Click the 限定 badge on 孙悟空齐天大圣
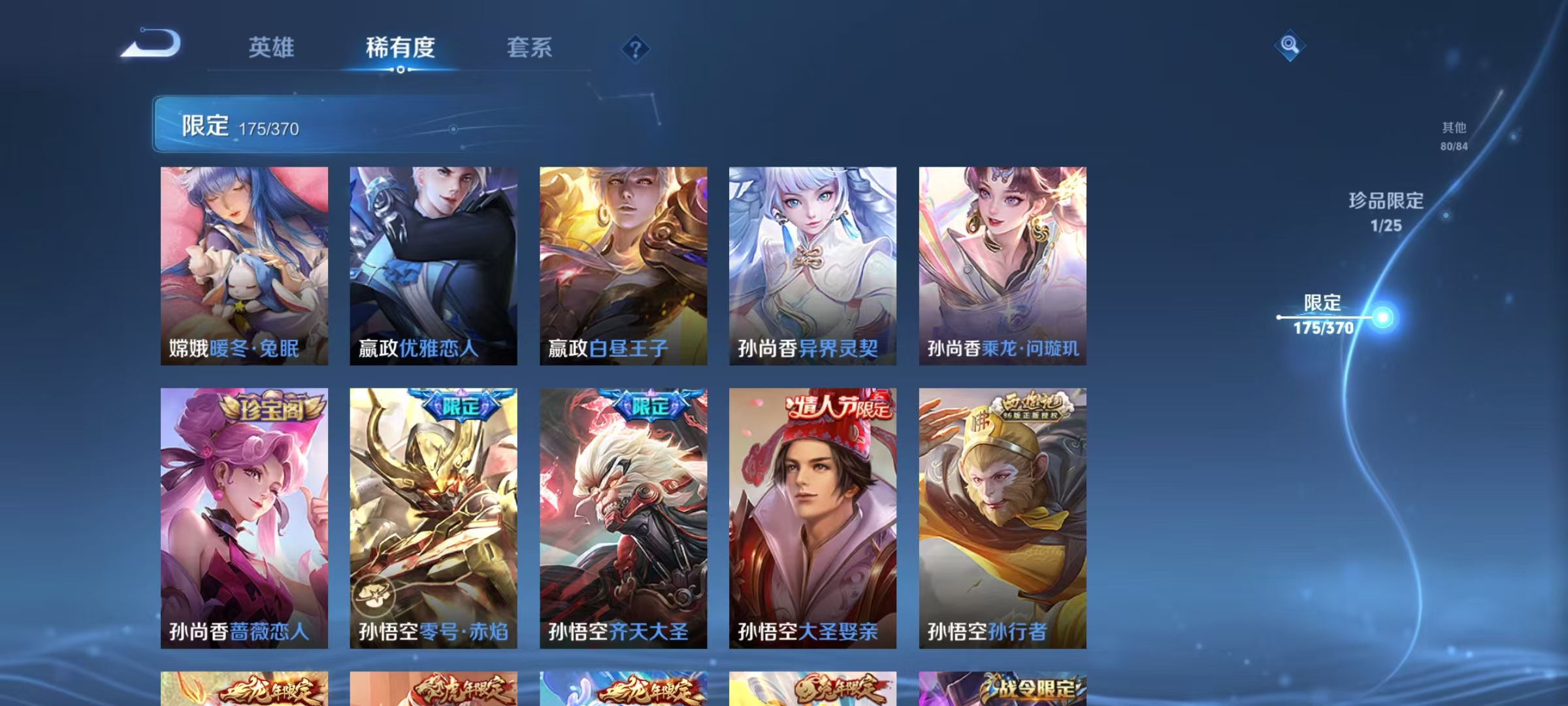The height and width of the screenshot is (706, 1568). 645,407
